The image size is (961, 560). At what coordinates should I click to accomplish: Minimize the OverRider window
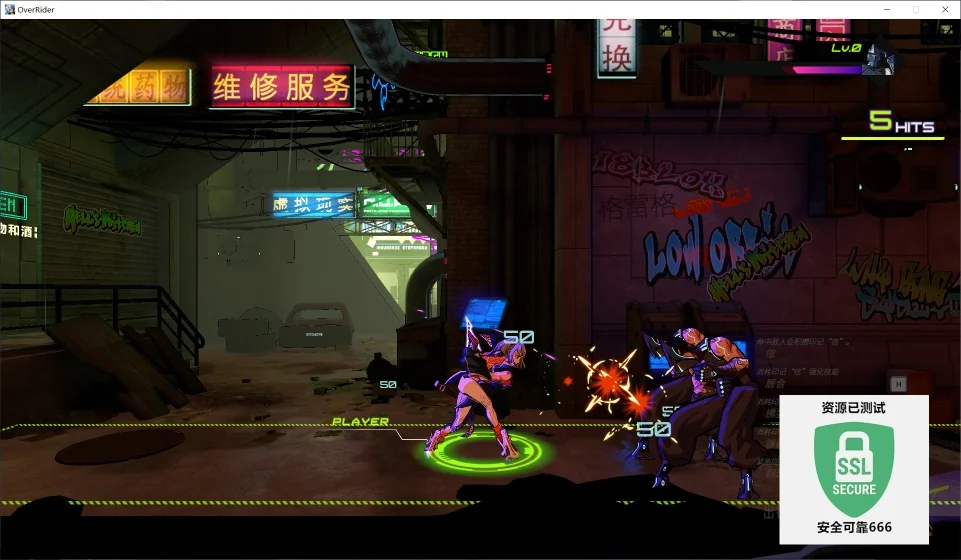pyautogui.click(x=888, y=9)
